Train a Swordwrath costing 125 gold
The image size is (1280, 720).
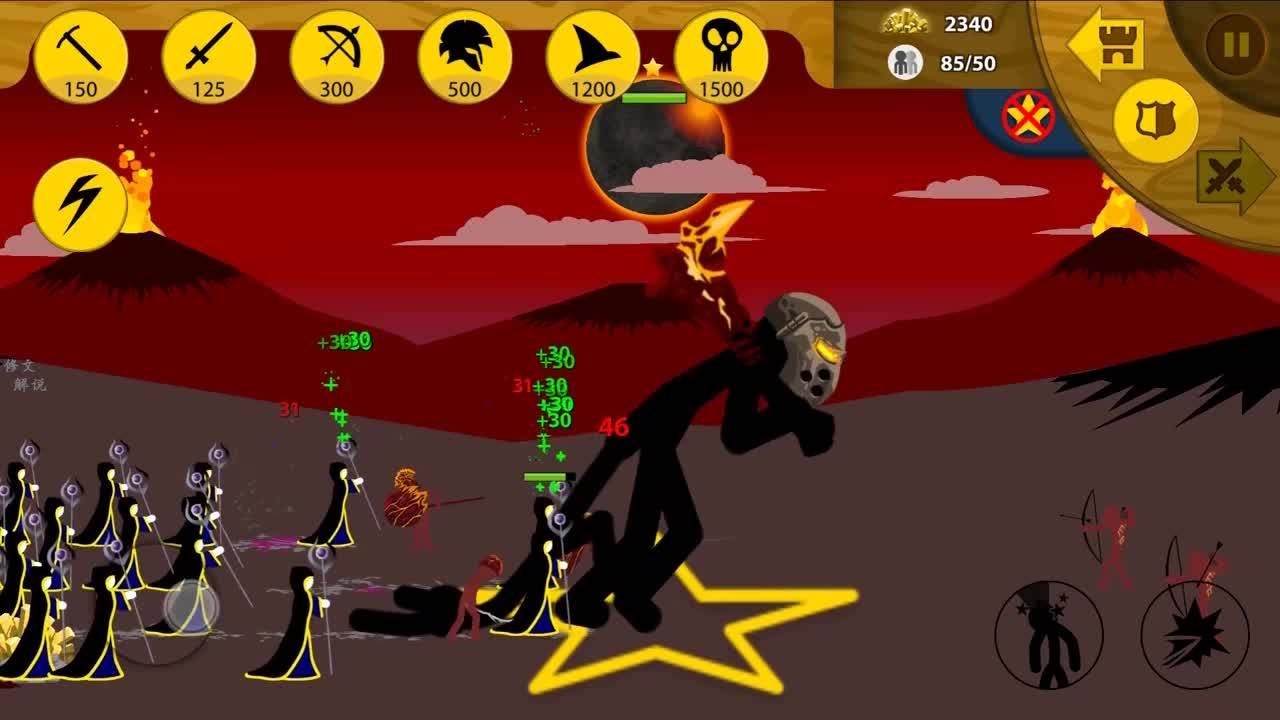point(208,57)
